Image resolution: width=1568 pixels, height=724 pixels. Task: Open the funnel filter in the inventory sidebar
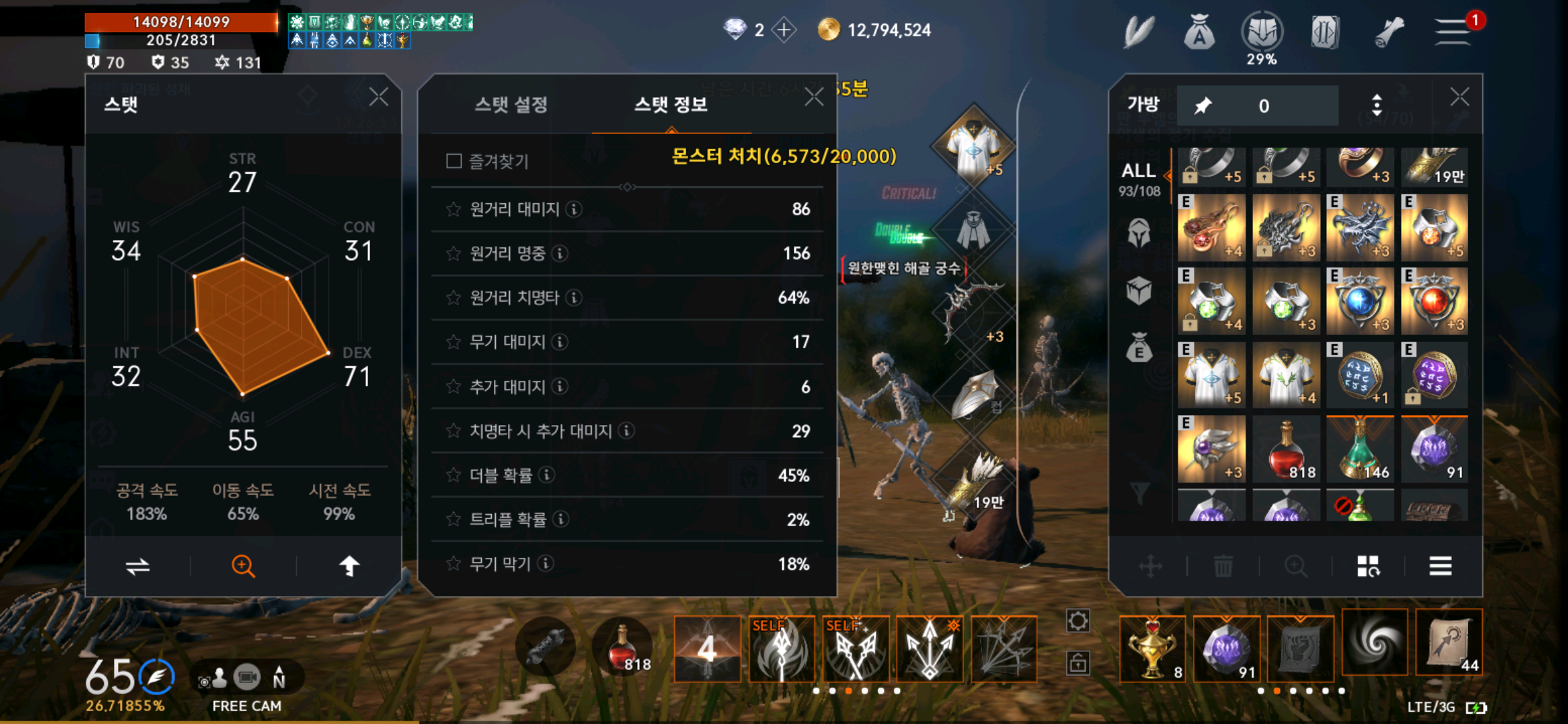point(1139,493)
